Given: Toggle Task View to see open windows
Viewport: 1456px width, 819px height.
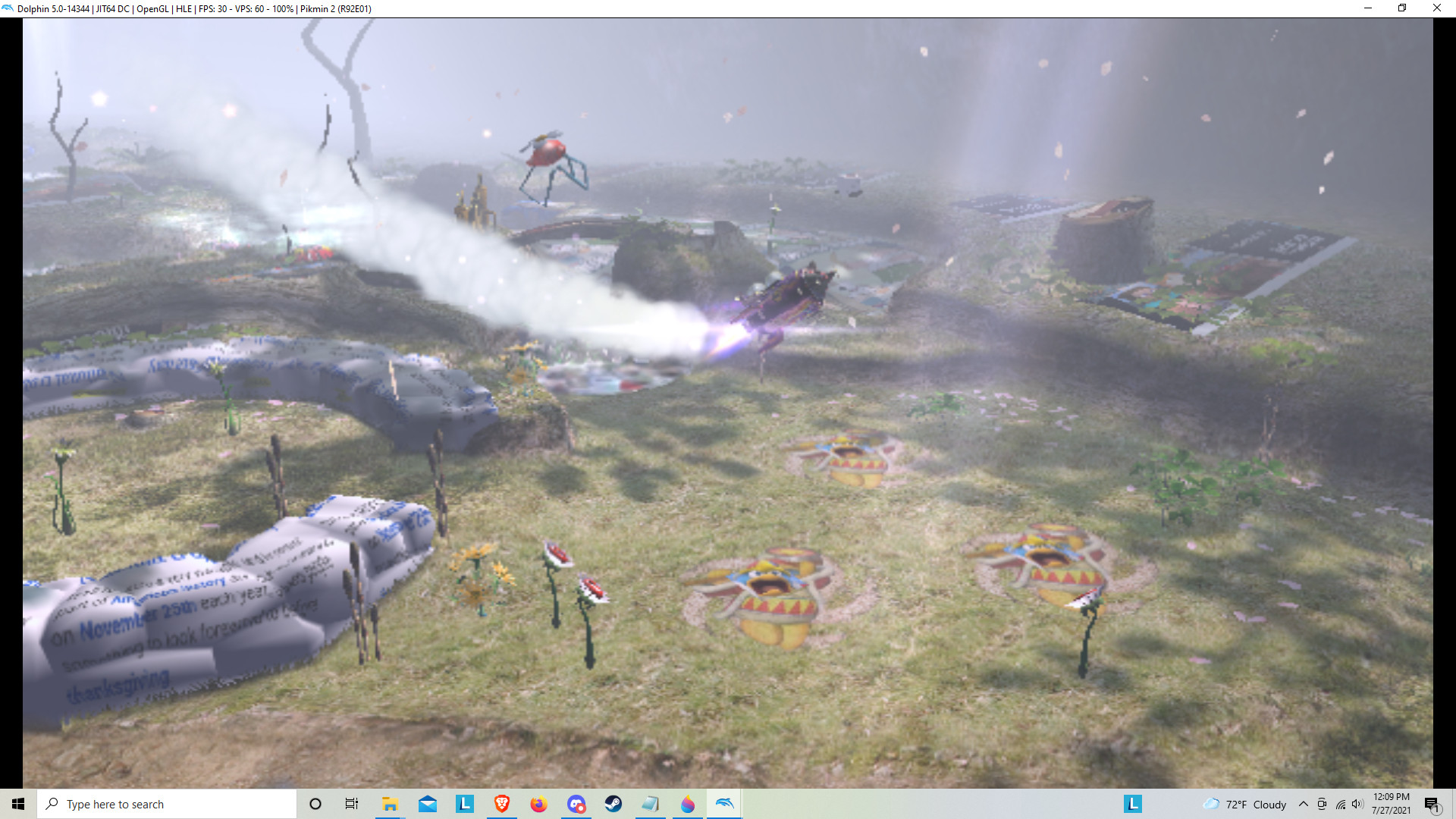Looking at the screenshot, I should [x=351, y=804].
